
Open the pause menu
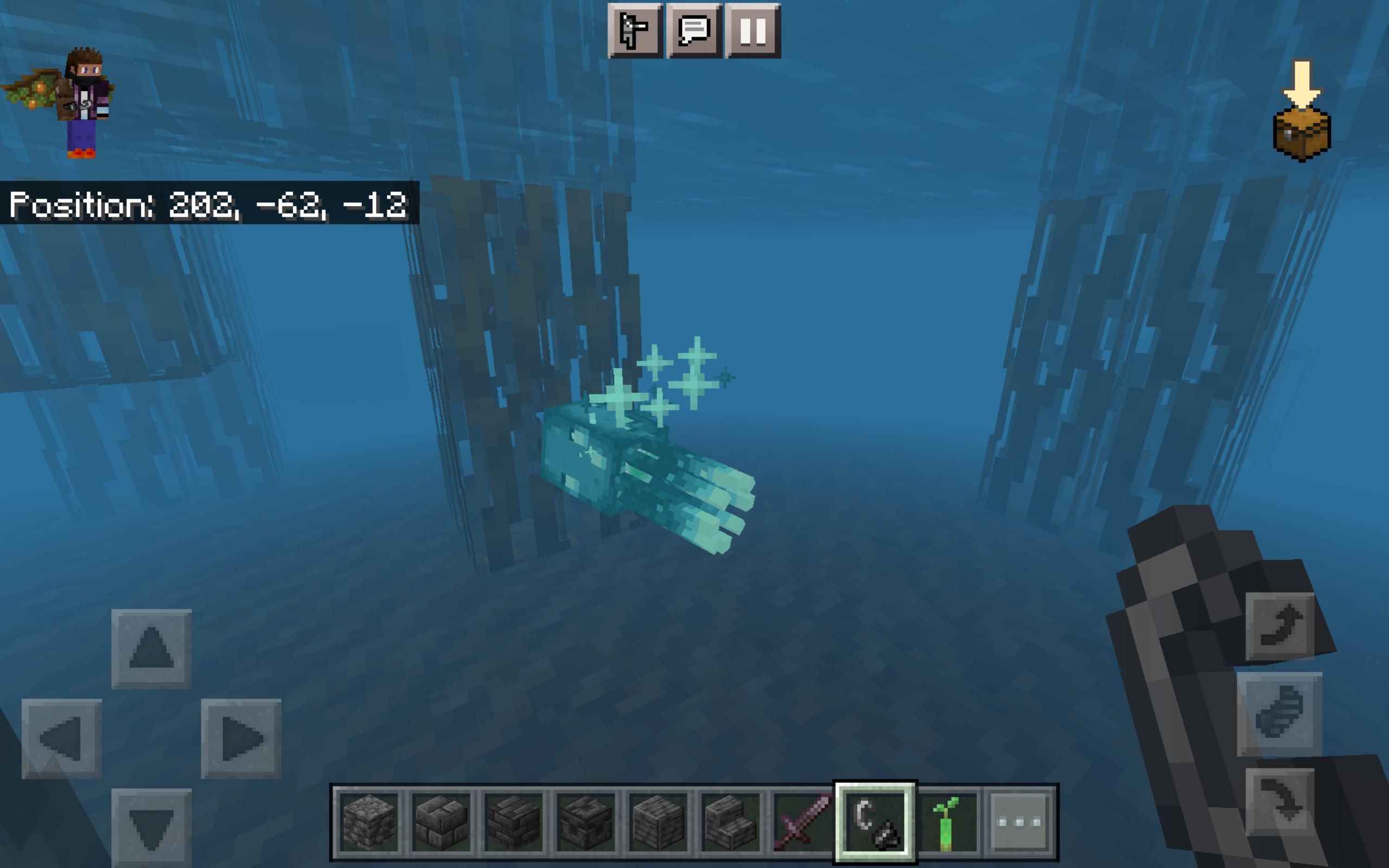(755, 31)
